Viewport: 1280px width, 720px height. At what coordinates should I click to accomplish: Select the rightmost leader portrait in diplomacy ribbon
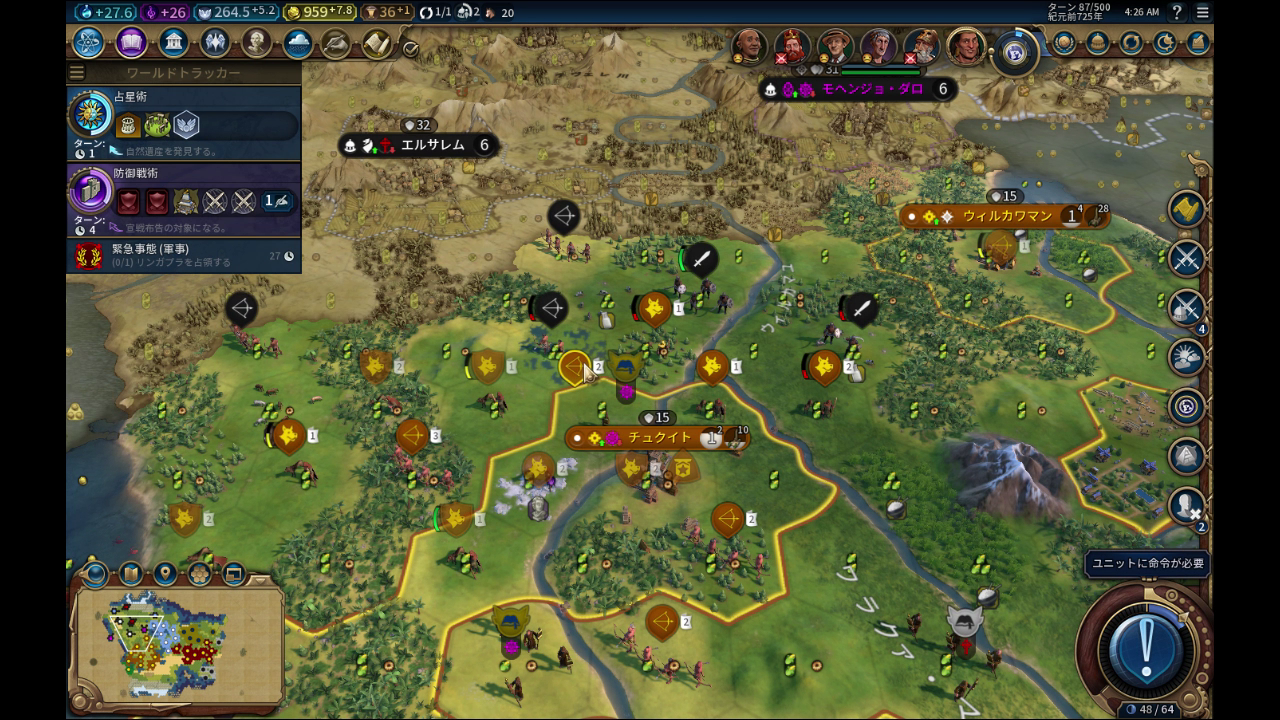point(966,46)
